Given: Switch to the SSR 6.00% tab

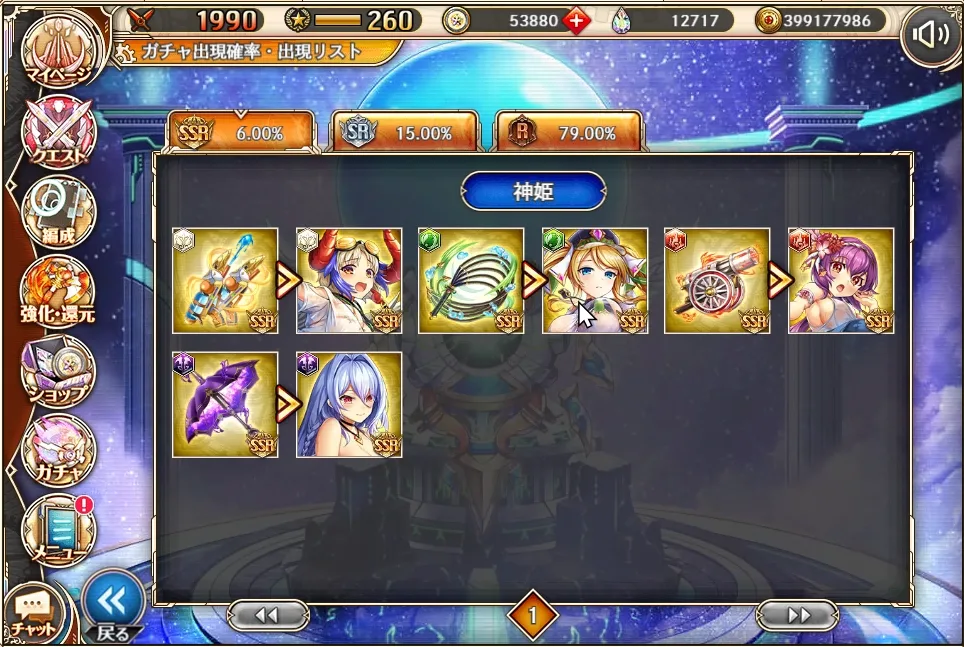Looking at the screenshot, I should point(241,133).
